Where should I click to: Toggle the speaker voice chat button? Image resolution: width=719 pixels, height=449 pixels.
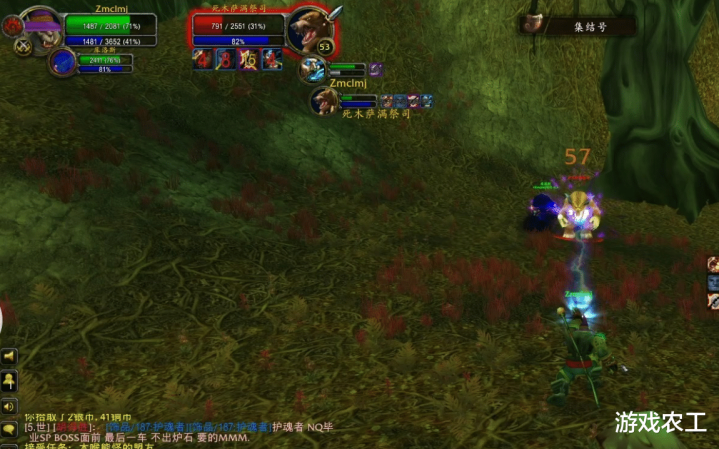pos(9,406)
